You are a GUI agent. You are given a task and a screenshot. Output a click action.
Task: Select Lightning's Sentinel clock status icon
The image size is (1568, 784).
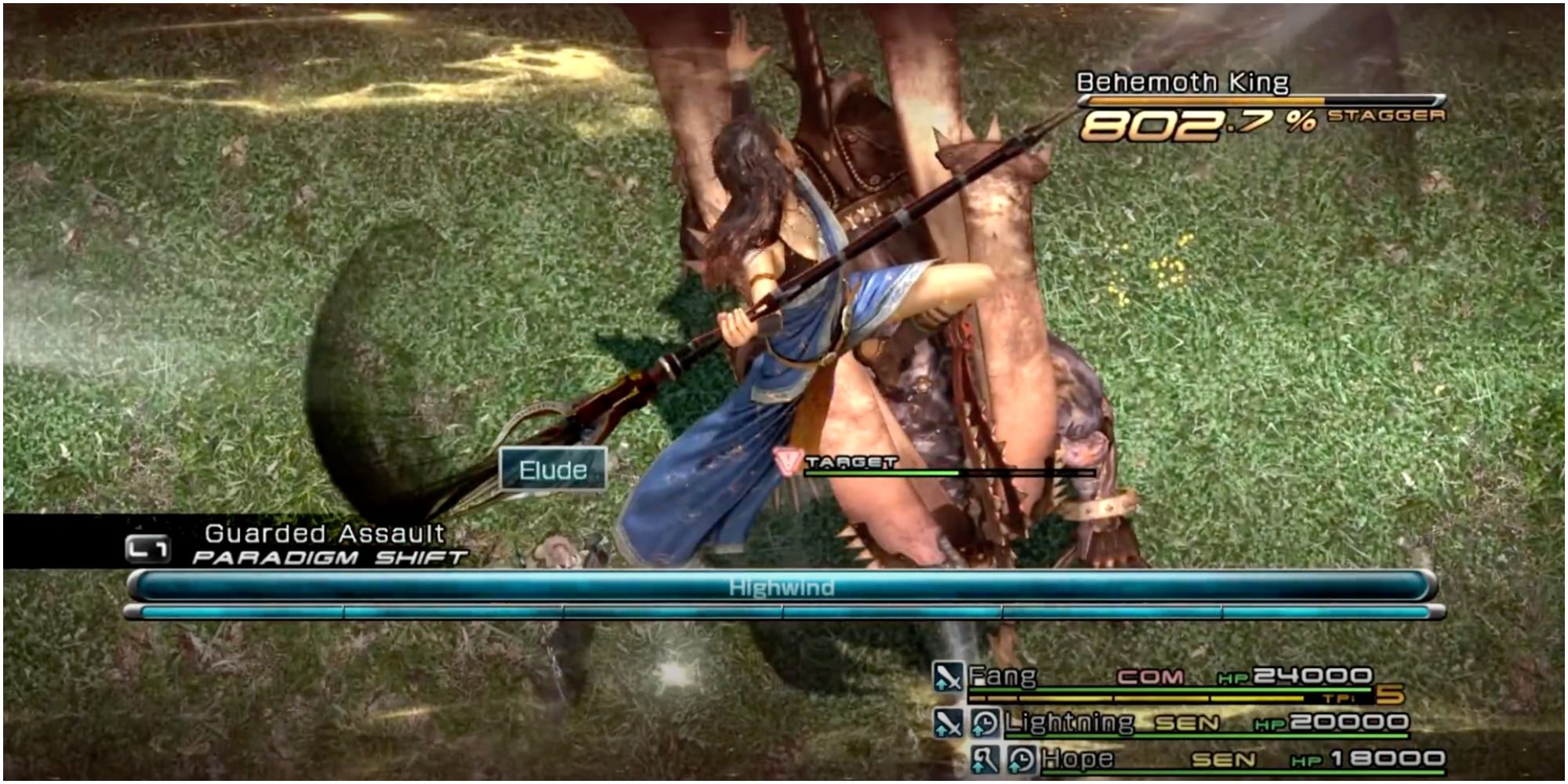[986, 723]
